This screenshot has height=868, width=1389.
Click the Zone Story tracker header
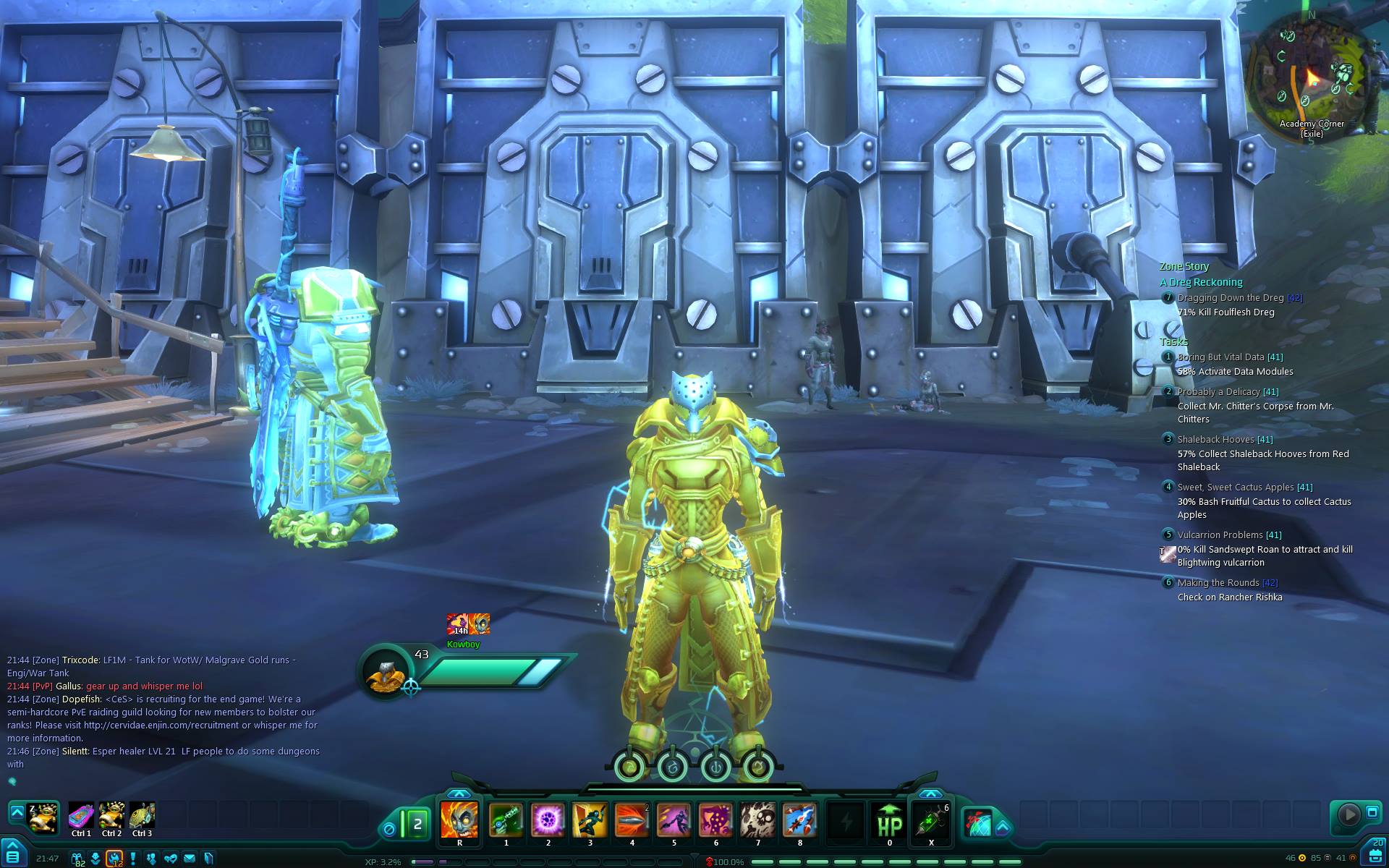pyautogui.click(x=1184, y=266)
